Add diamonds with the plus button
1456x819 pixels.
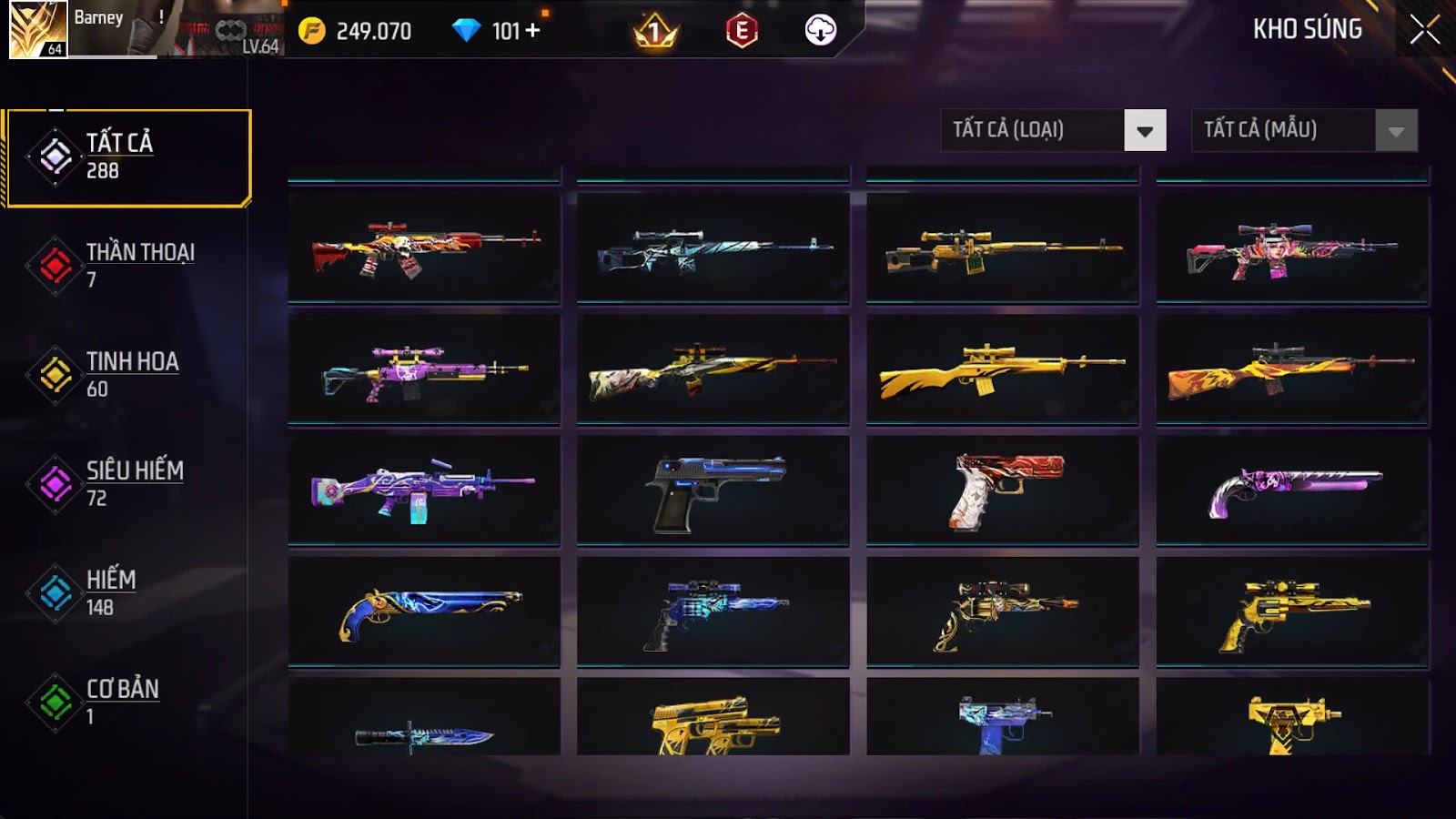click(532, 31)
